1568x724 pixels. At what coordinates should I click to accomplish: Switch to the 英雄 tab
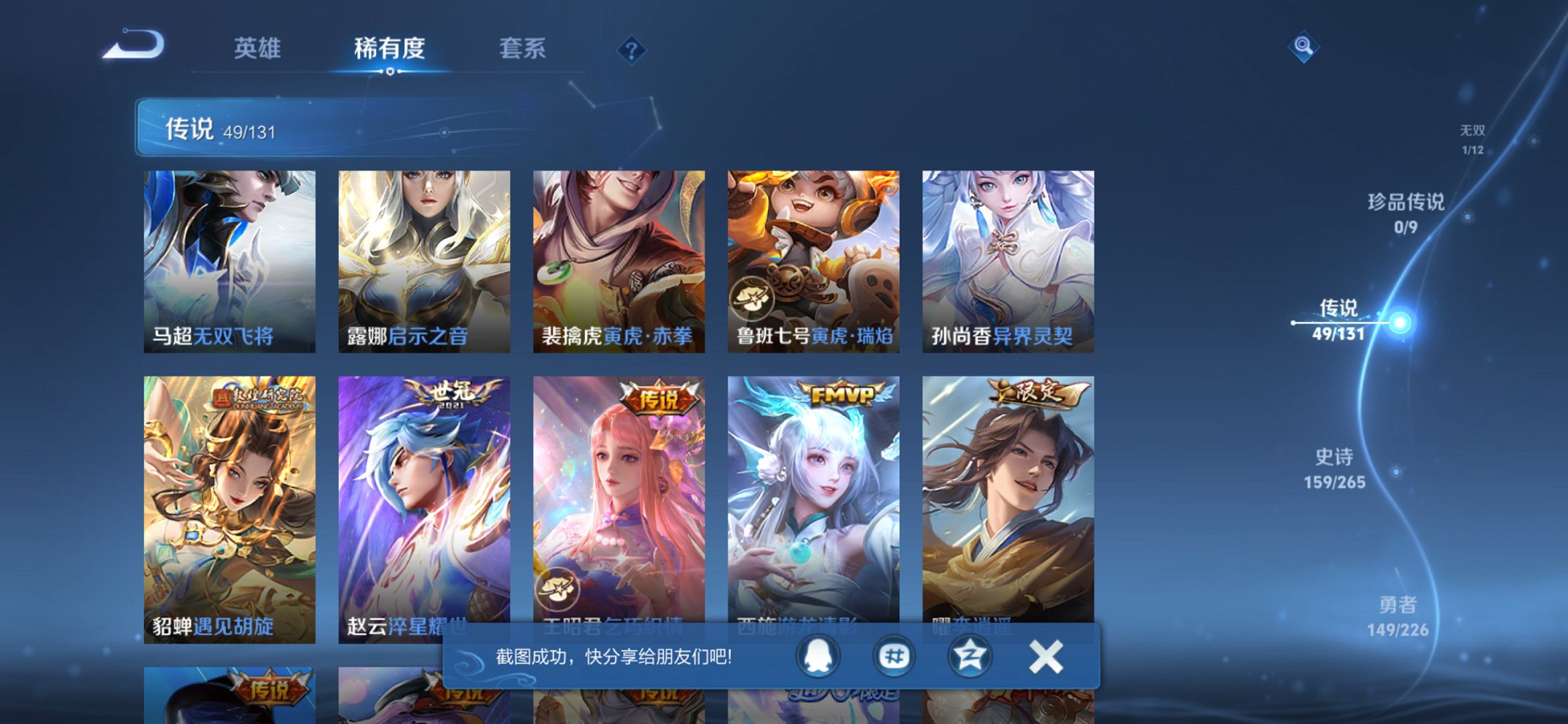(259, 48)
